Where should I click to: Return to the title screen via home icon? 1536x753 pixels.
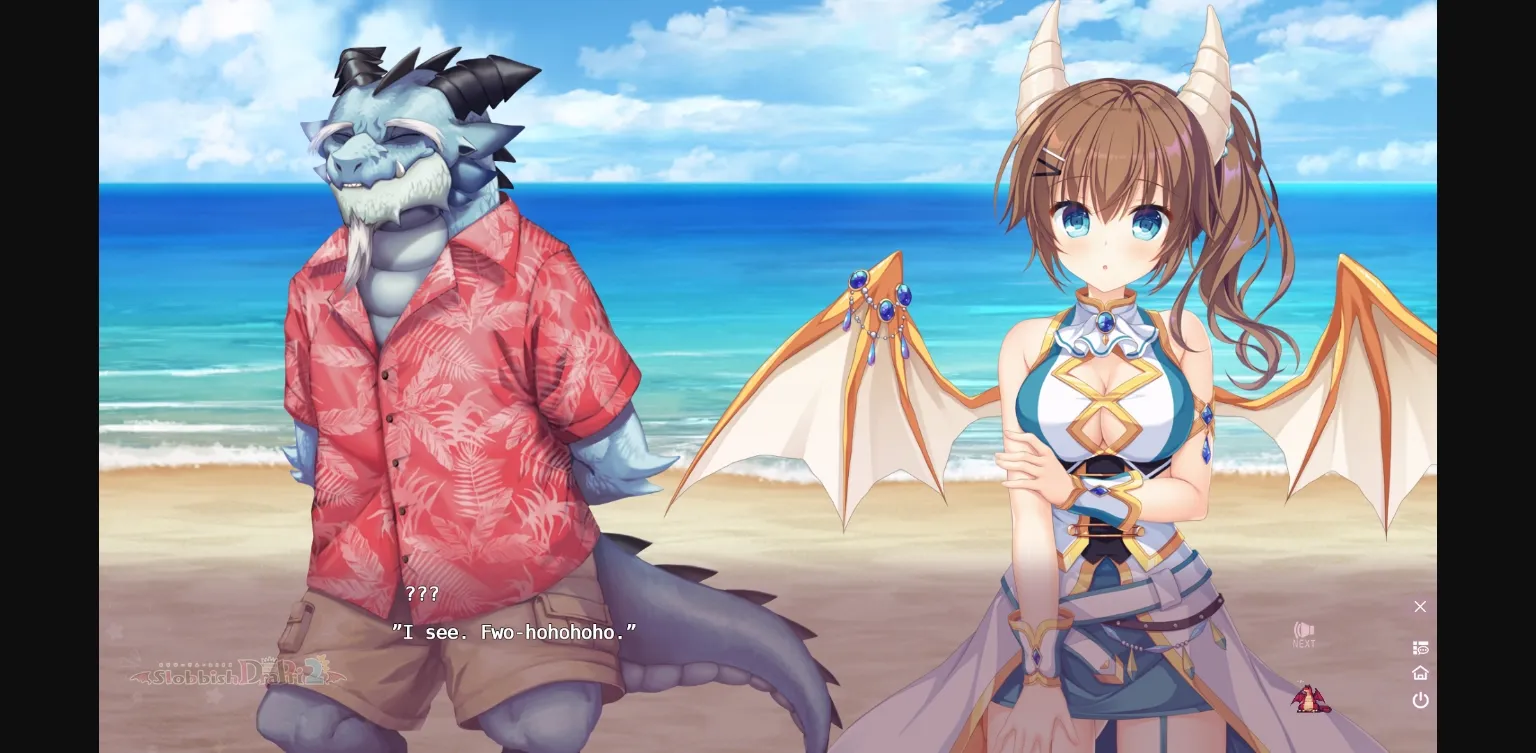tap(1420, 672)
